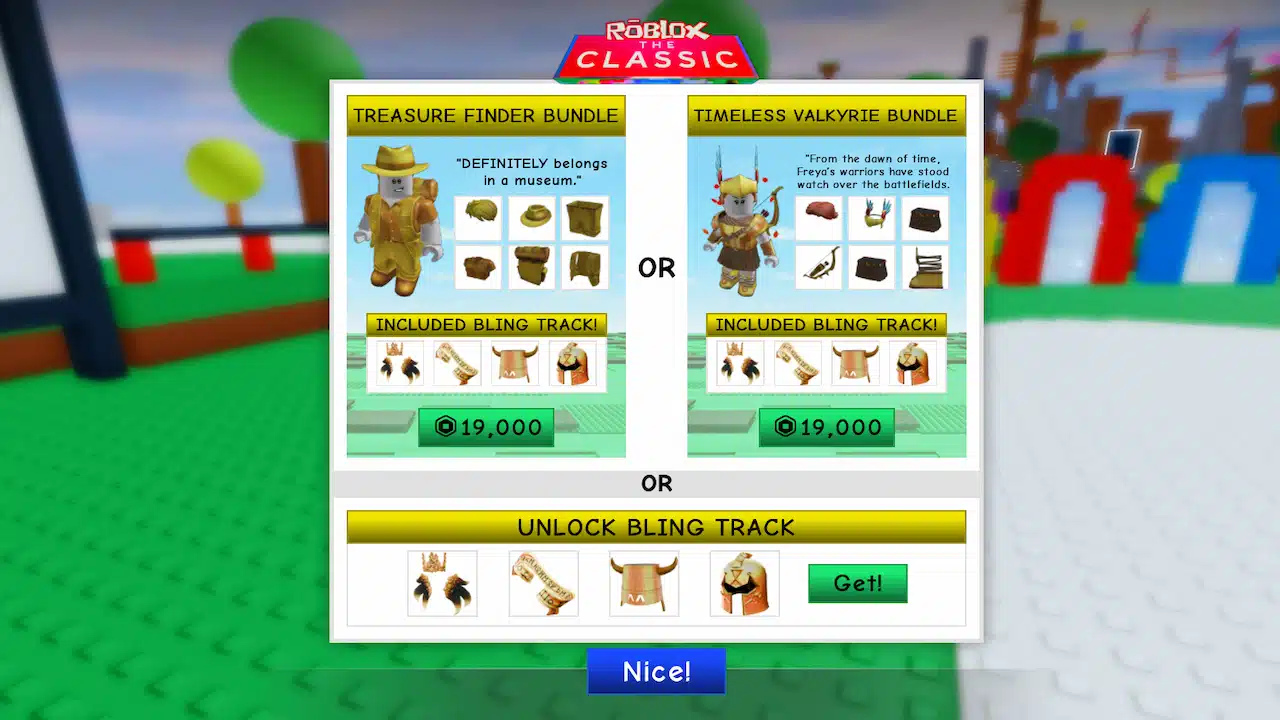
Task: Click the Nice! confirmation button
Action: click(x=656, y=671)
